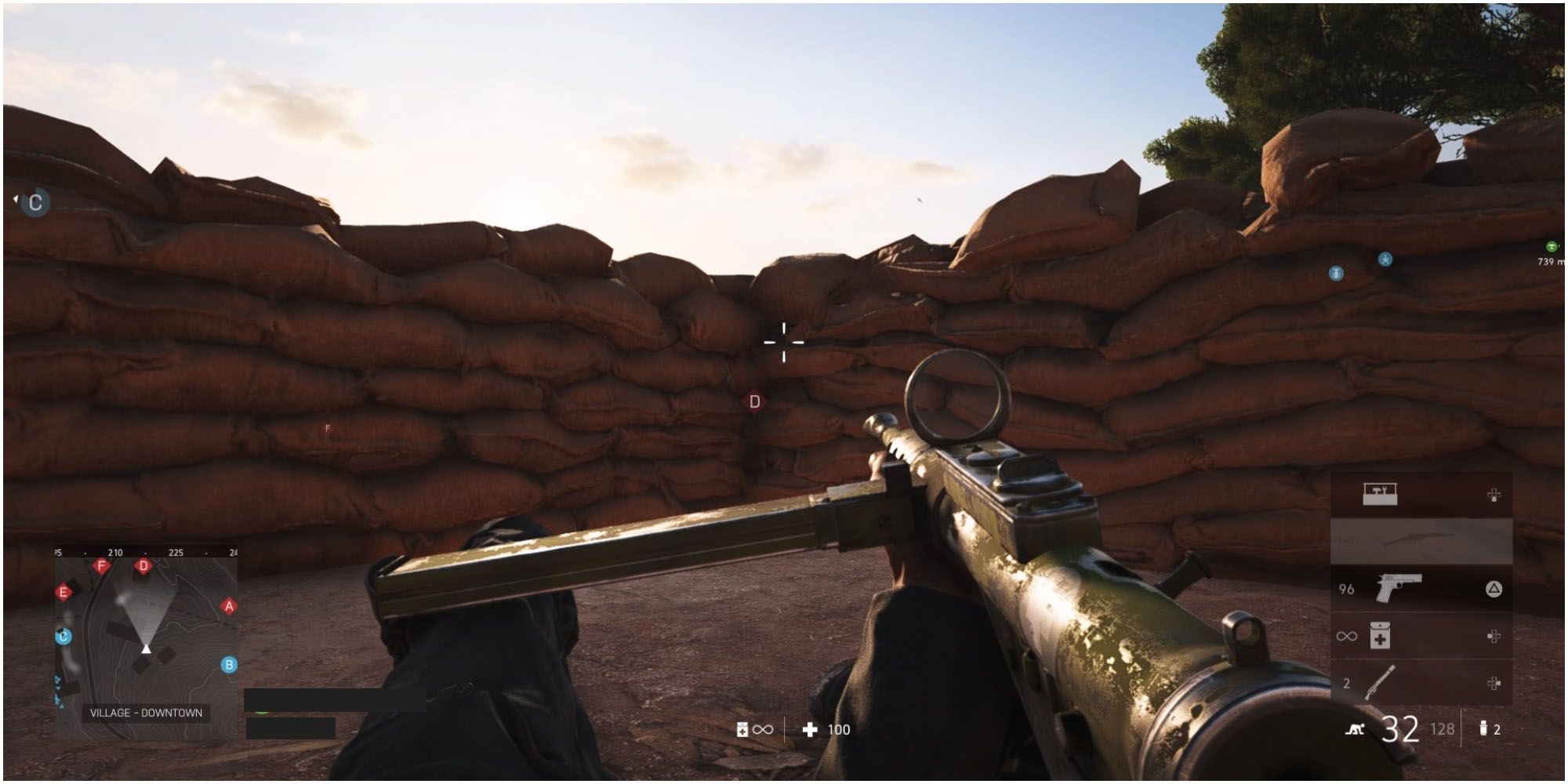1568x784 pixels.
Task: Click the white player arrow on the minimap
Action: coord(146,649)
